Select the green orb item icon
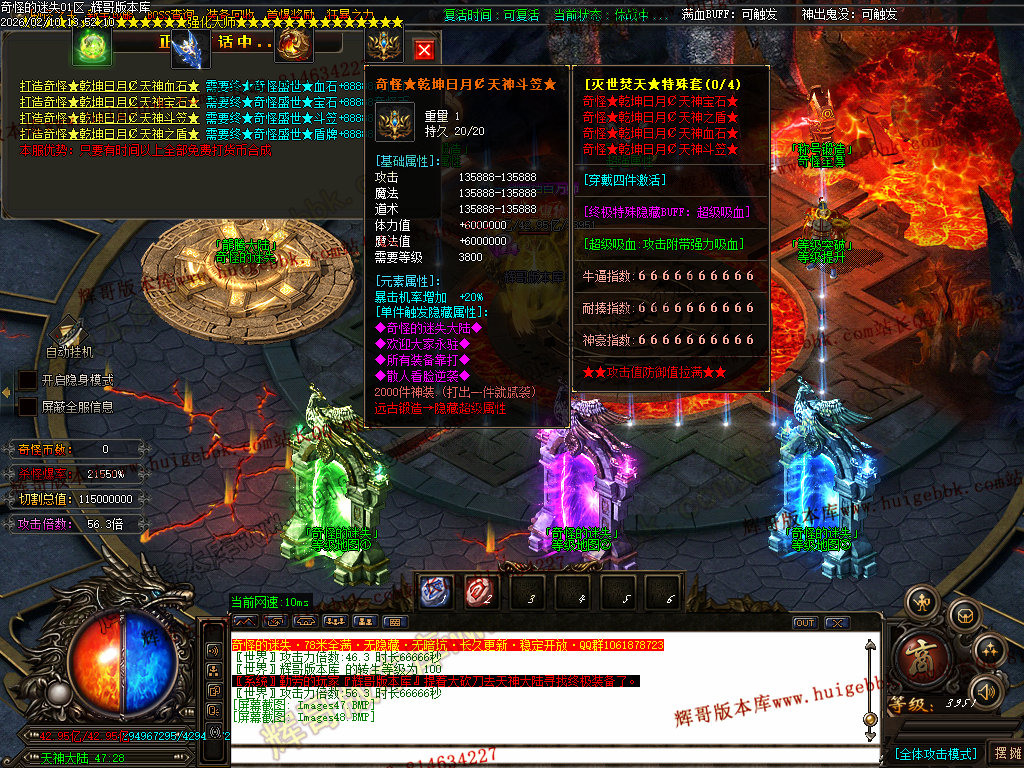1024x768 pixels. [92, 45]
